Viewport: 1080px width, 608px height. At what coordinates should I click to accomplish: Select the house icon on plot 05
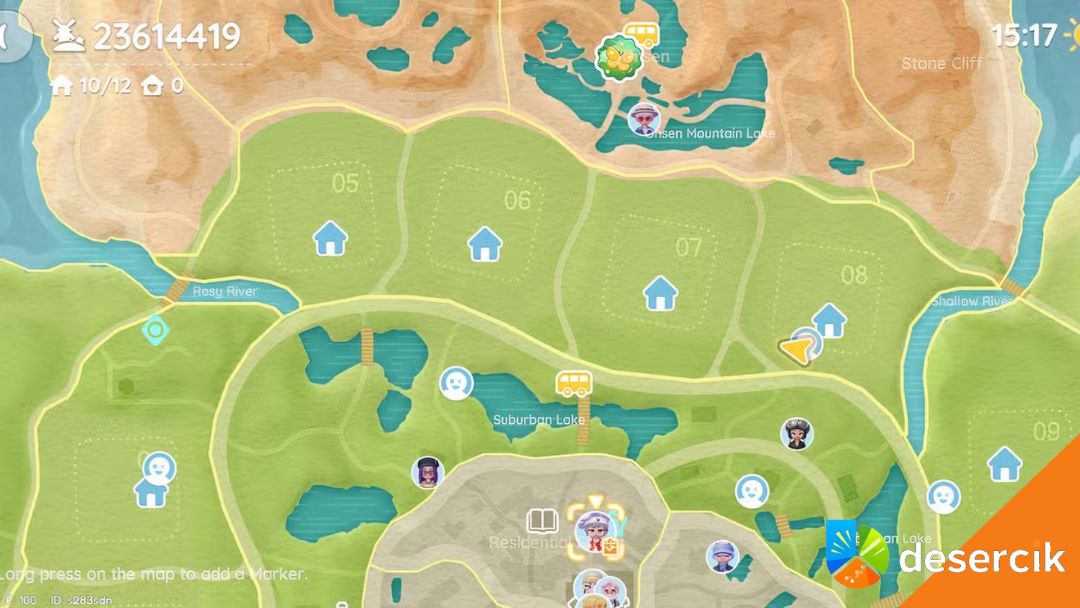coord(330,240)
